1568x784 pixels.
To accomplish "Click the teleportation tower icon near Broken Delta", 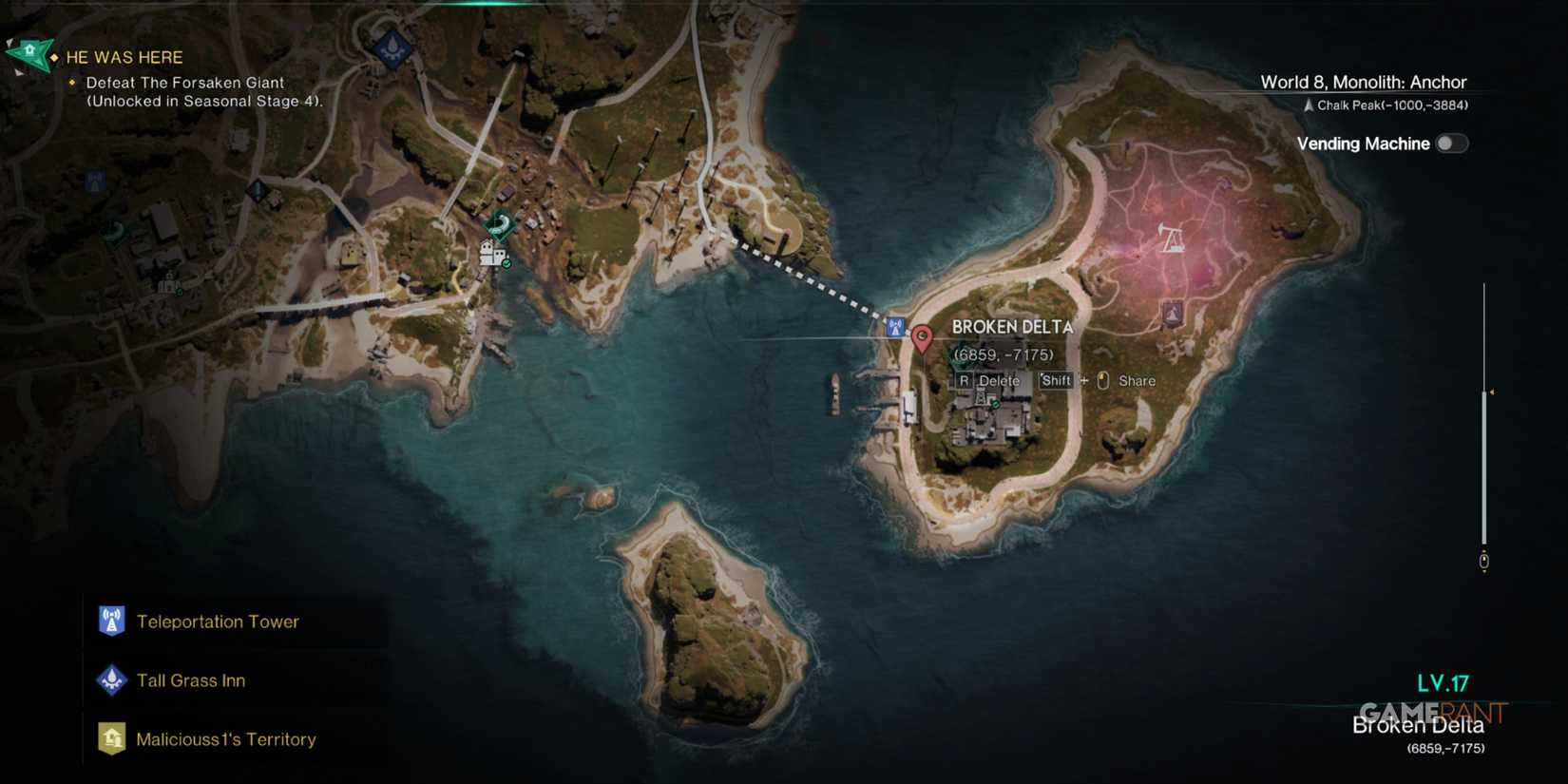I will pyautogui.click(x=893, y=325).
